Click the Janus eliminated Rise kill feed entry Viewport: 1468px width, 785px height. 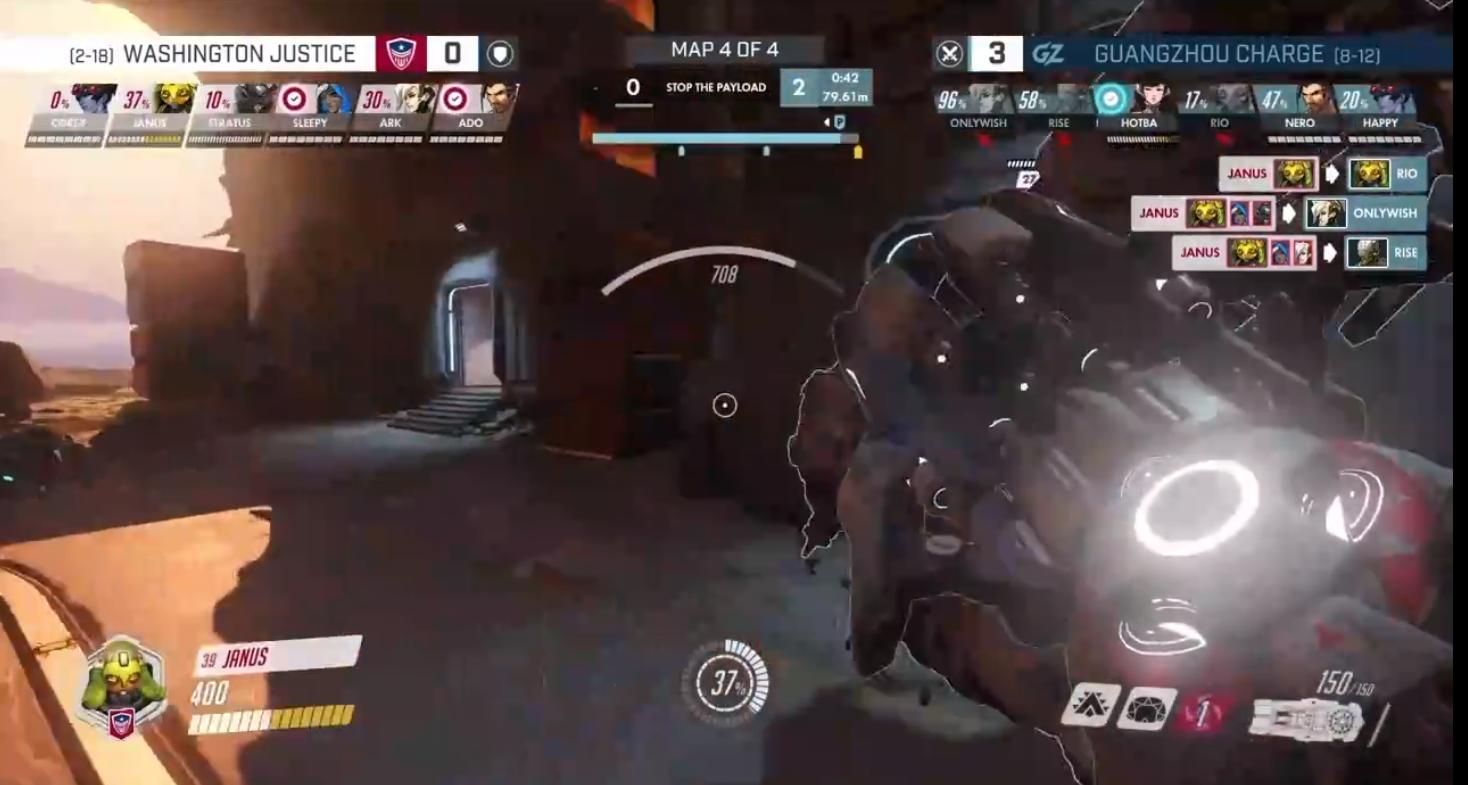1299,253
